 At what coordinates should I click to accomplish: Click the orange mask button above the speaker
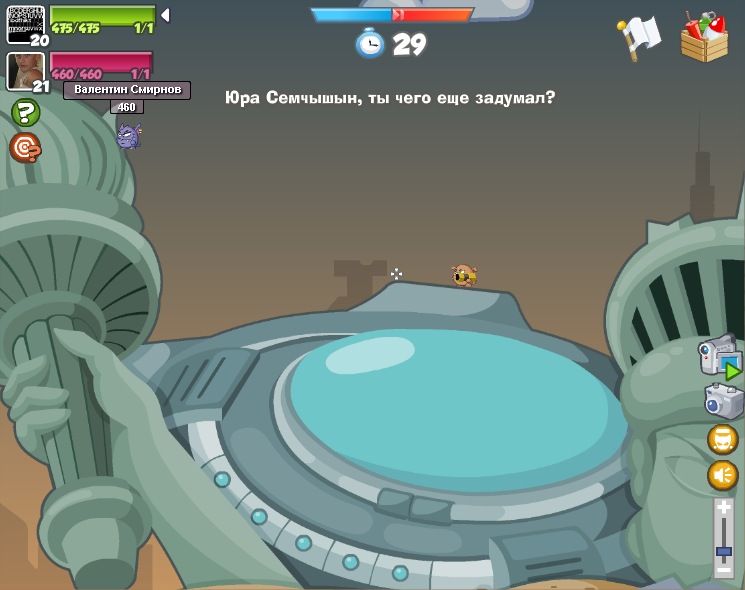coord(722,439)
